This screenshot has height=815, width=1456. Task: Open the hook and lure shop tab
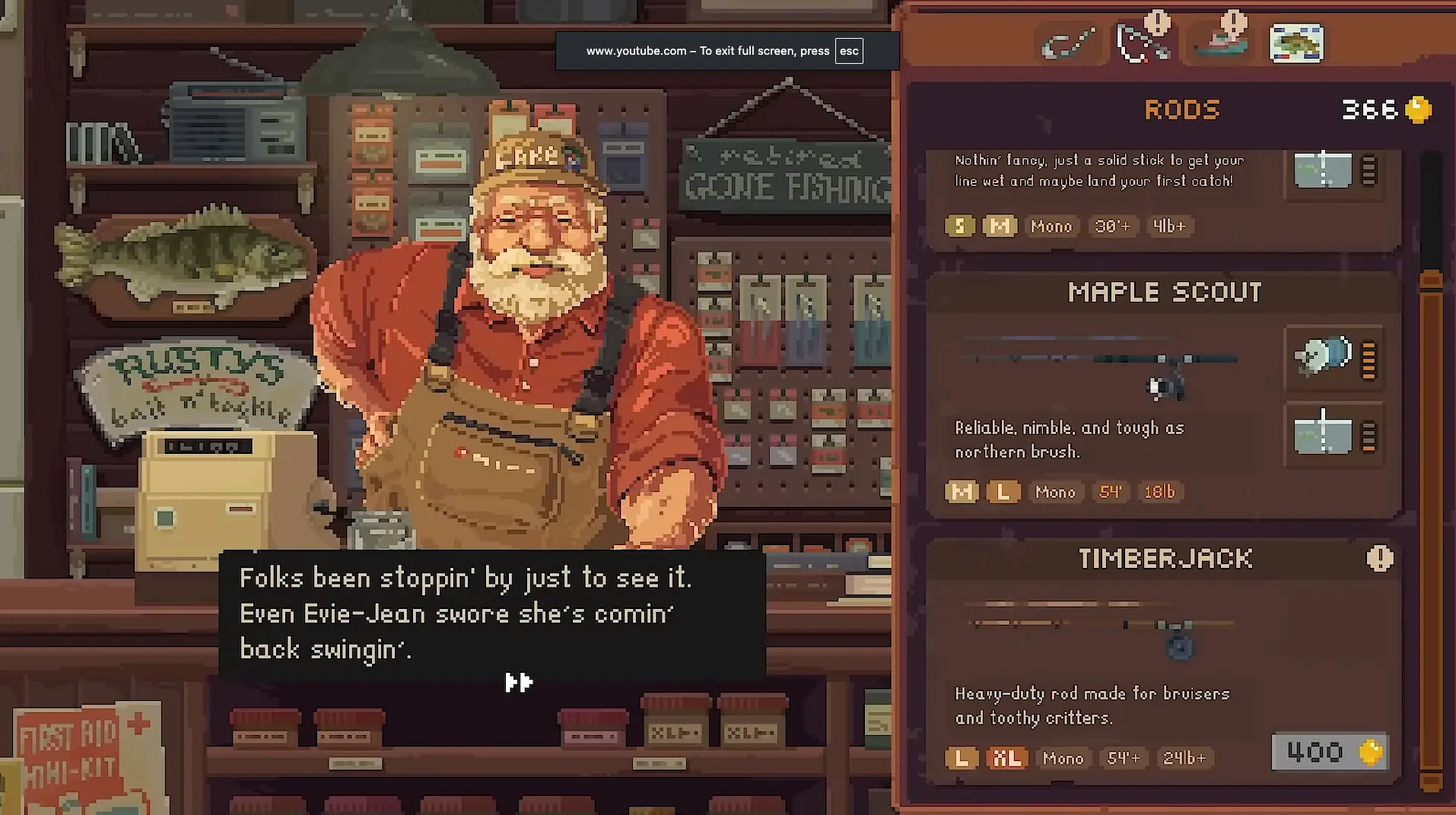pos(1069,44)
